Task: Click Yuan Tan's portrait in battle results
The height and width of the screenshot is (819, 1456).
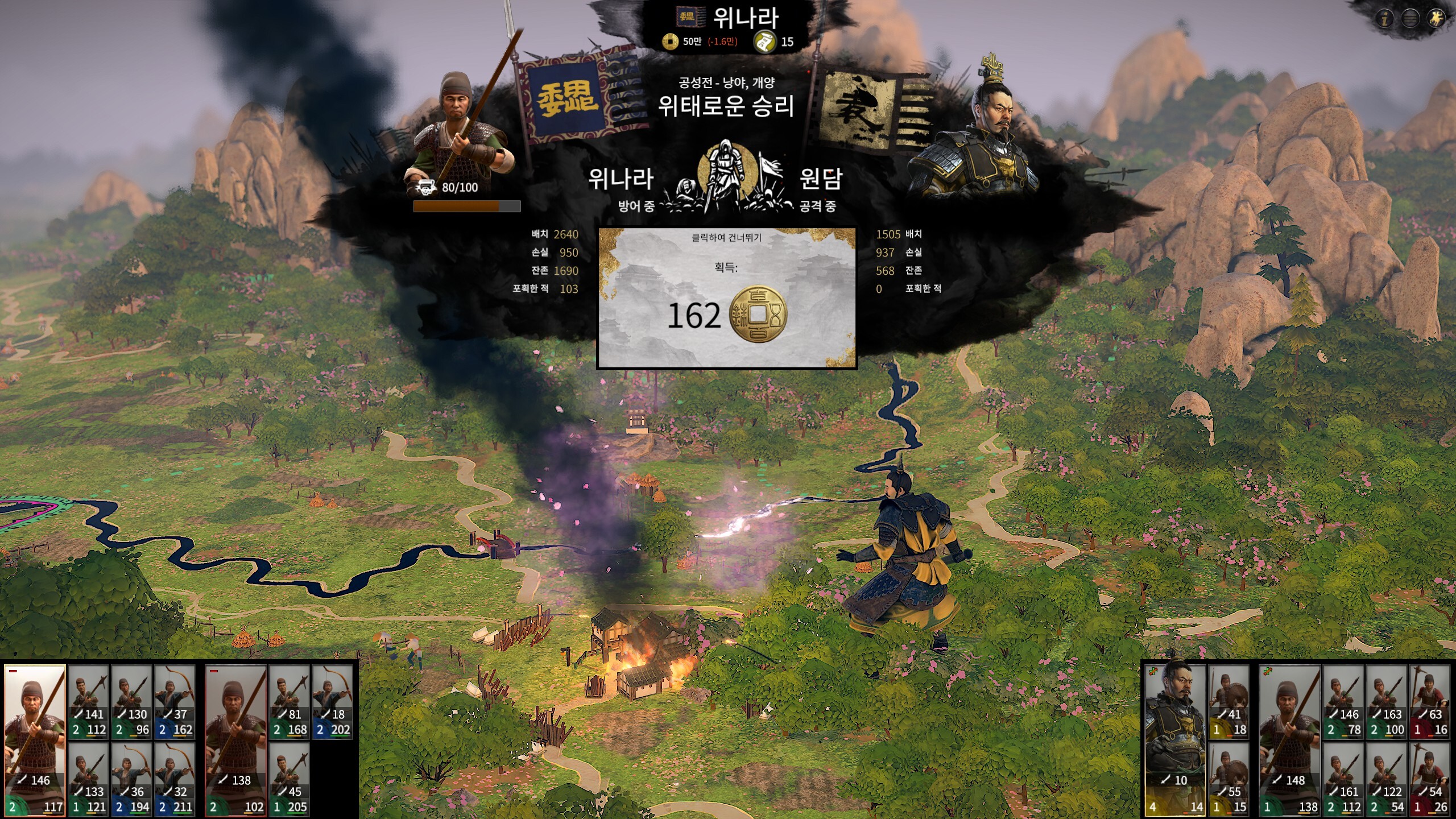Action: click(x=975, y=131)
